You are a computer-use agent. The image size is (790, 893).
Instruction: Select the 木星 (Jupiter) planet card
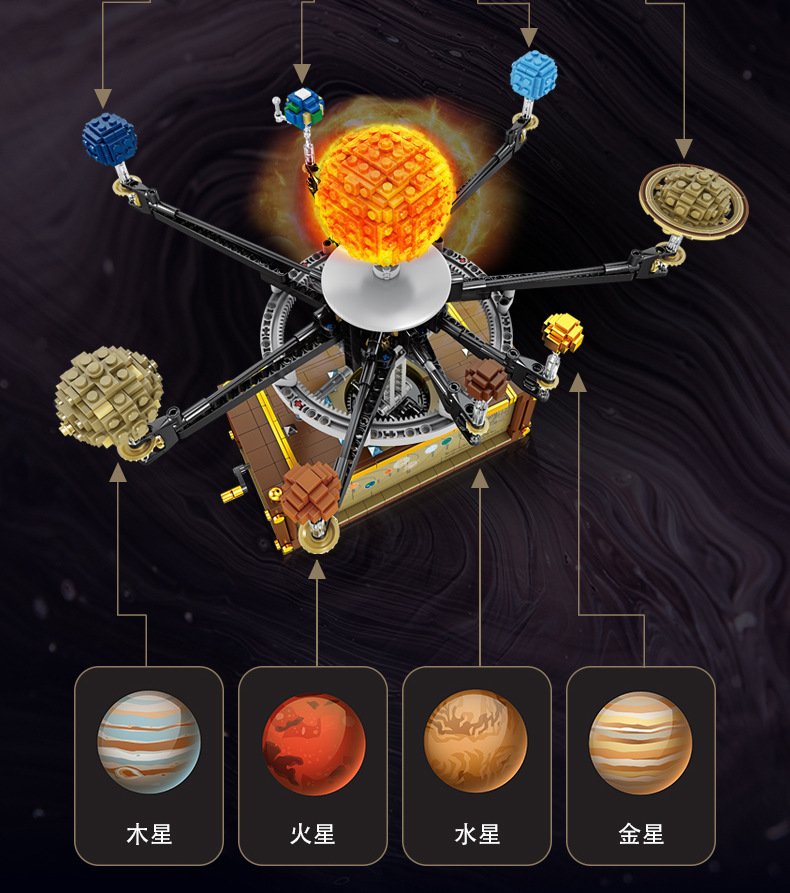coord(149,765)
